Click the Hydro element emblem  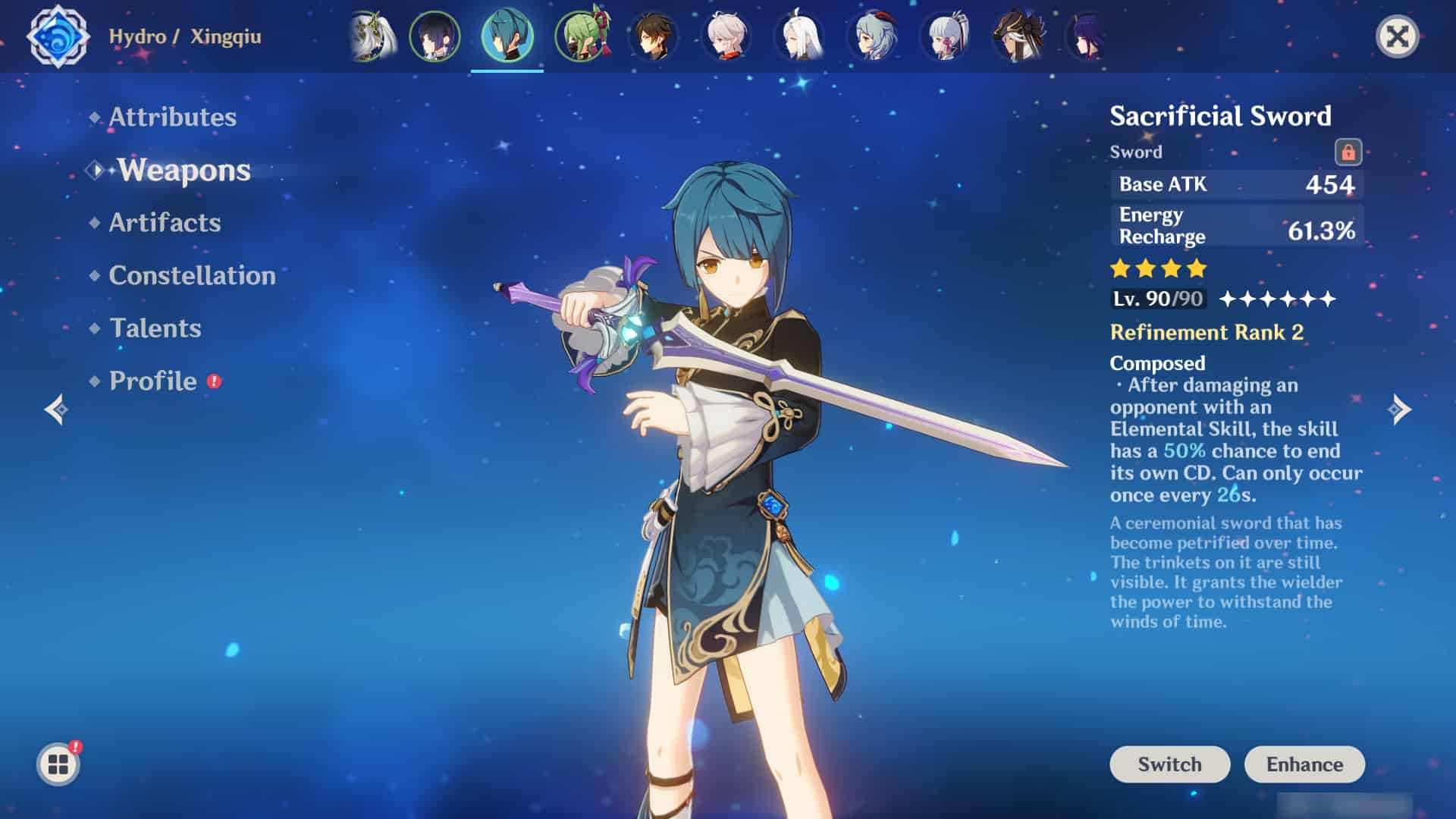tap(58, 36)
